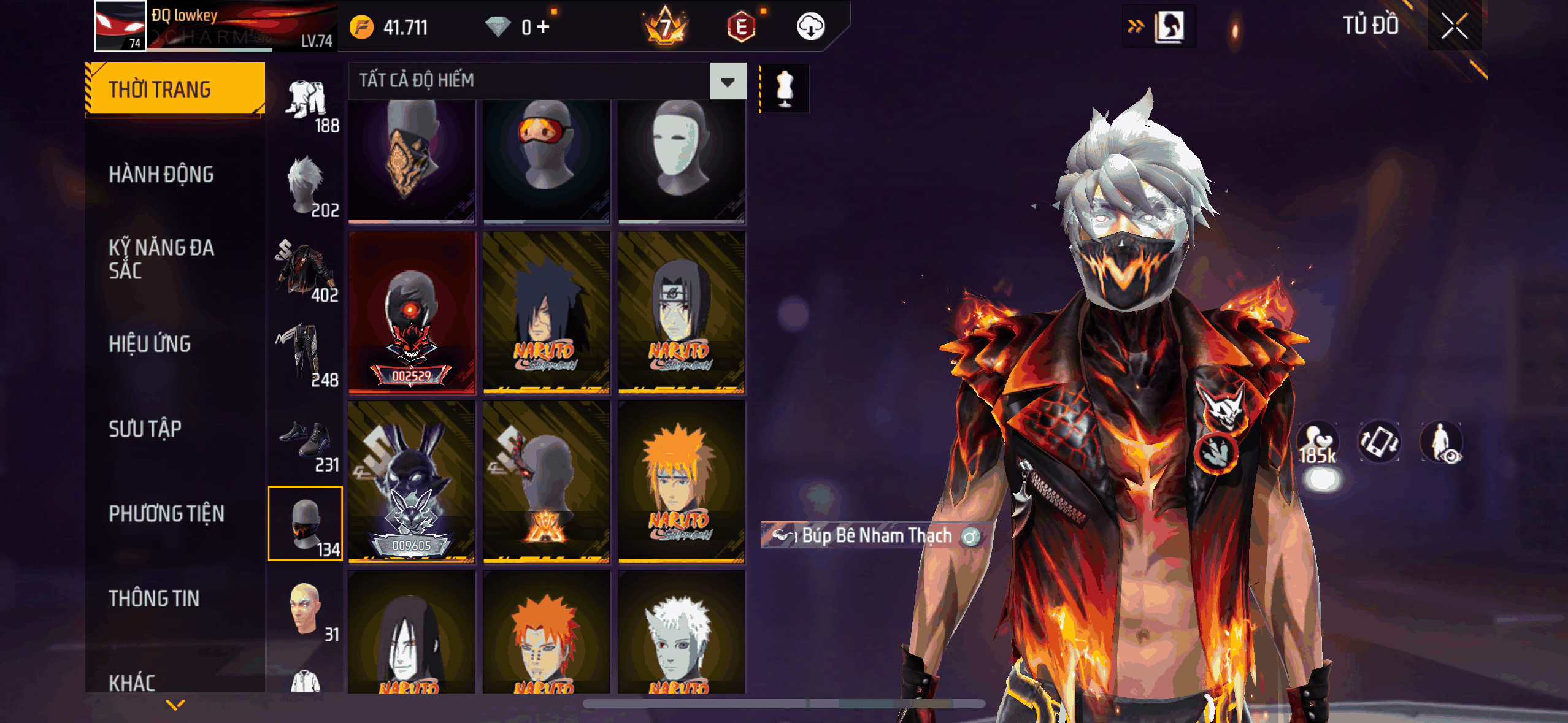
Task: Choose the outfit set subcategory with 188 items
Action: tap(307, 104)
